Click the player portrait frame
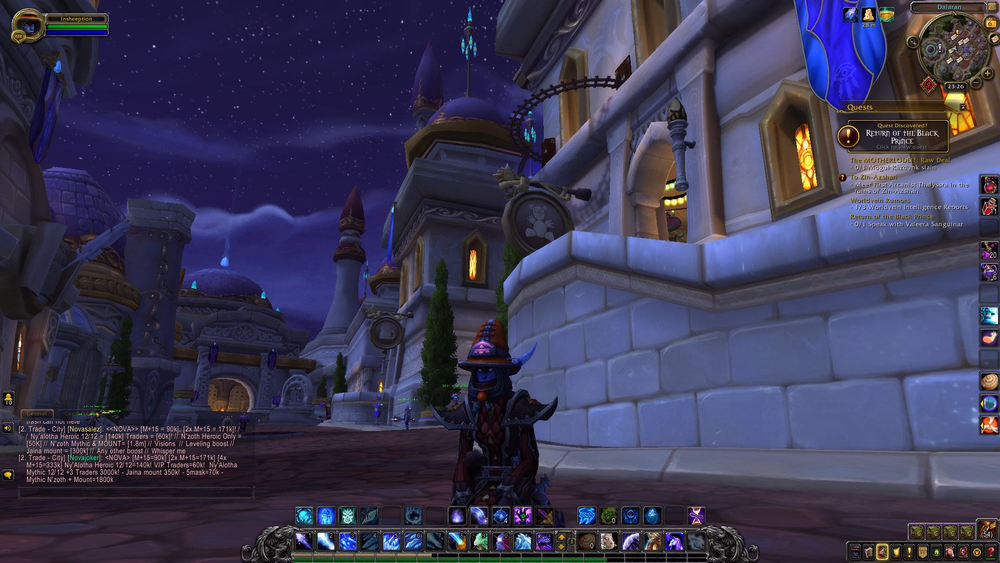1000x563 pixels. coord(27,24)
